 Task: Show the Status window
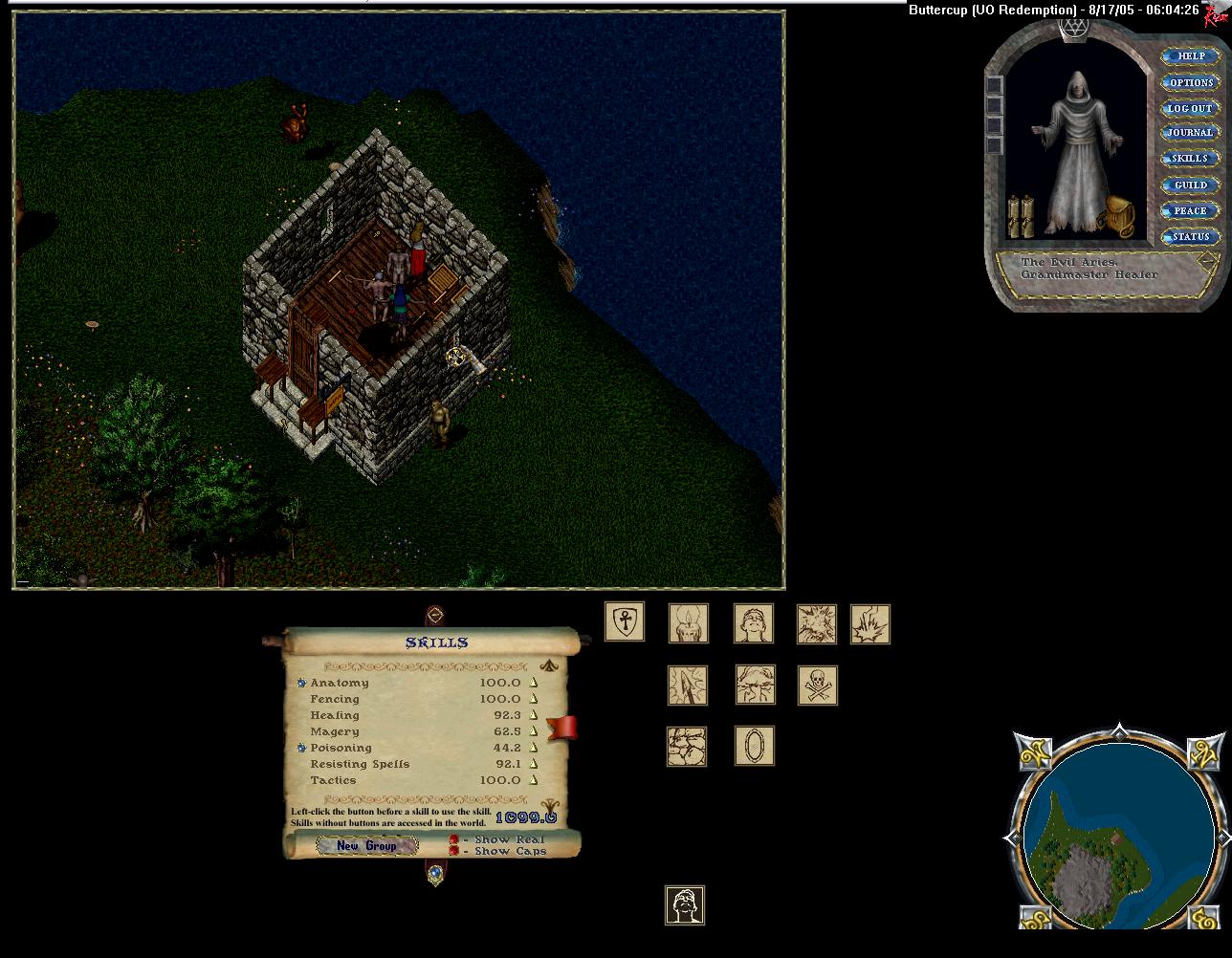[x=1191, y=236]
